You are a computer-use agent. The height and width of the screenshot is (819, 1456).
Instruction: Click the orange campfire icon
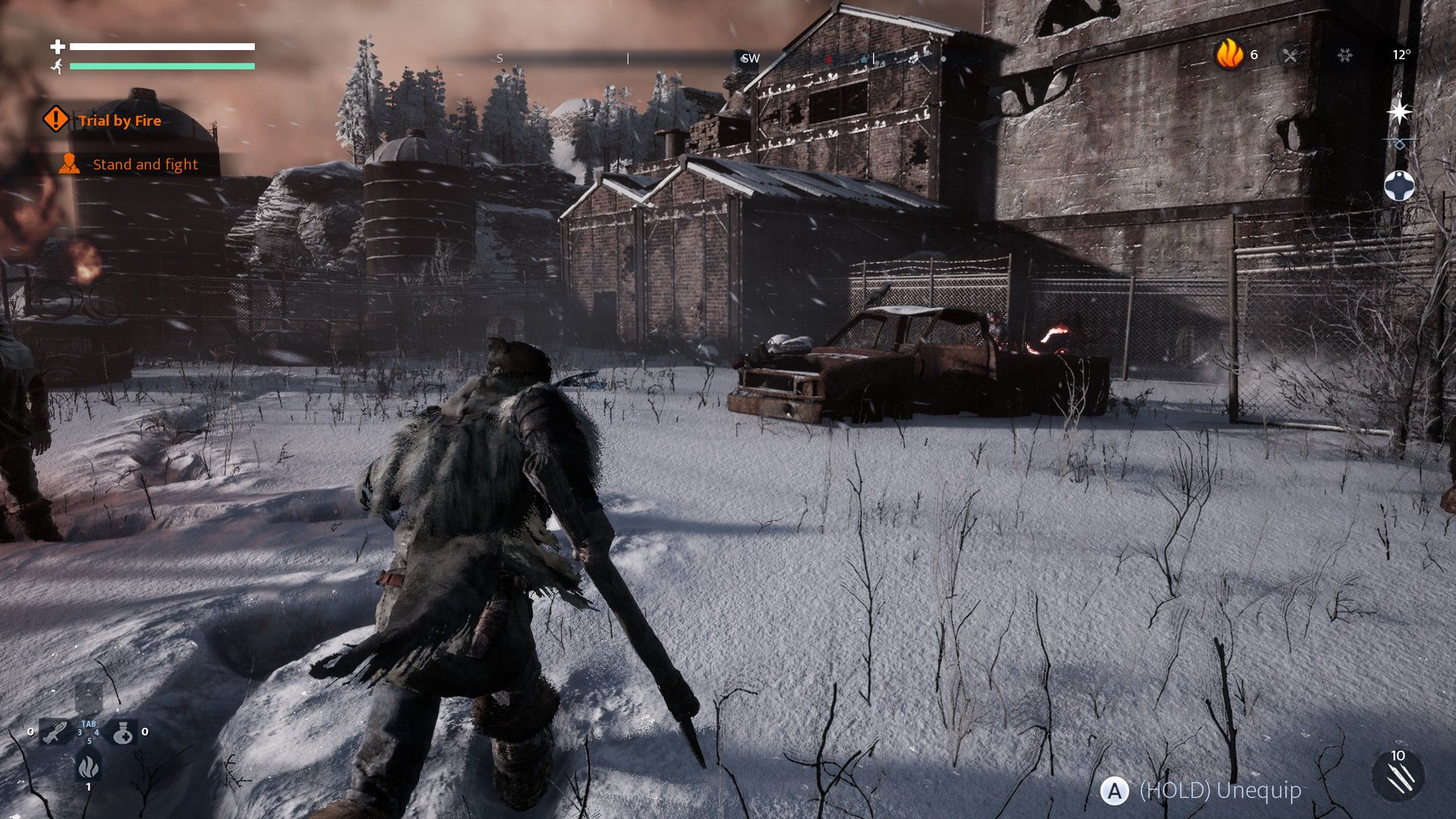[x=1229, y=55]
